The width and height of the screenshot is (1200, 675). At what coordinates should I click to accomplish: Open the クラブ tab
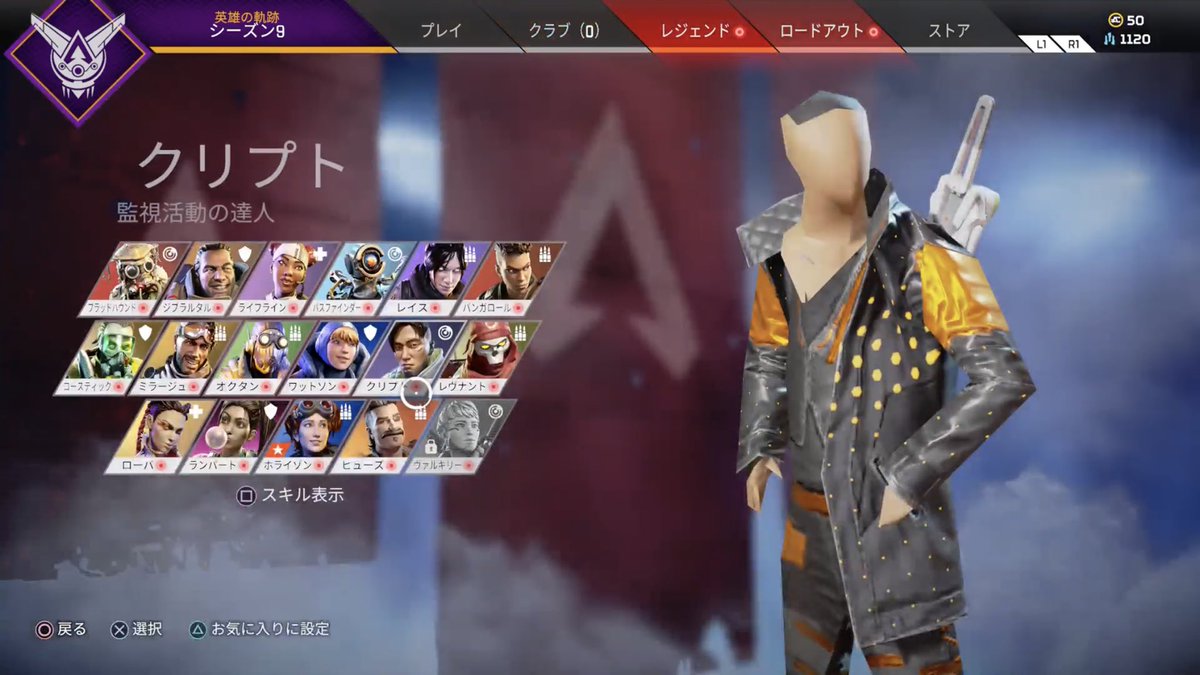click(563, 30)
